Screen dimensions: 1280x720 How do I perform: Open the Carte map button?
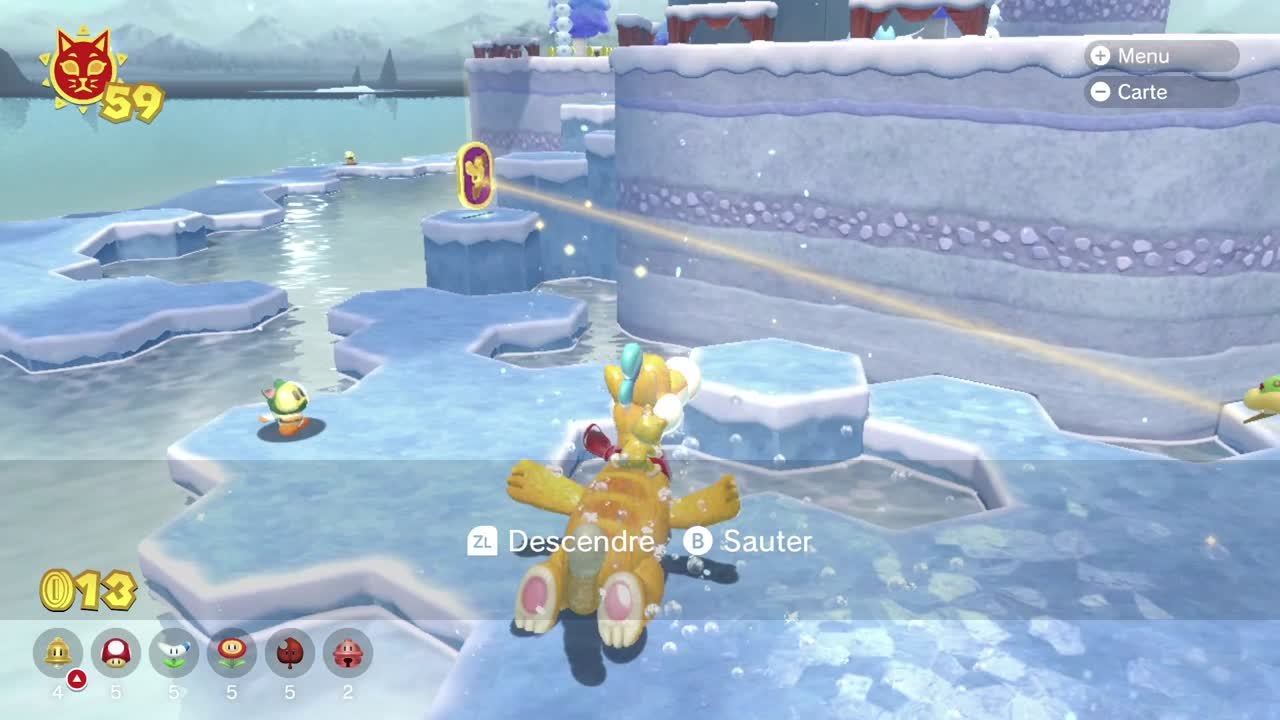click(1160, 92)
